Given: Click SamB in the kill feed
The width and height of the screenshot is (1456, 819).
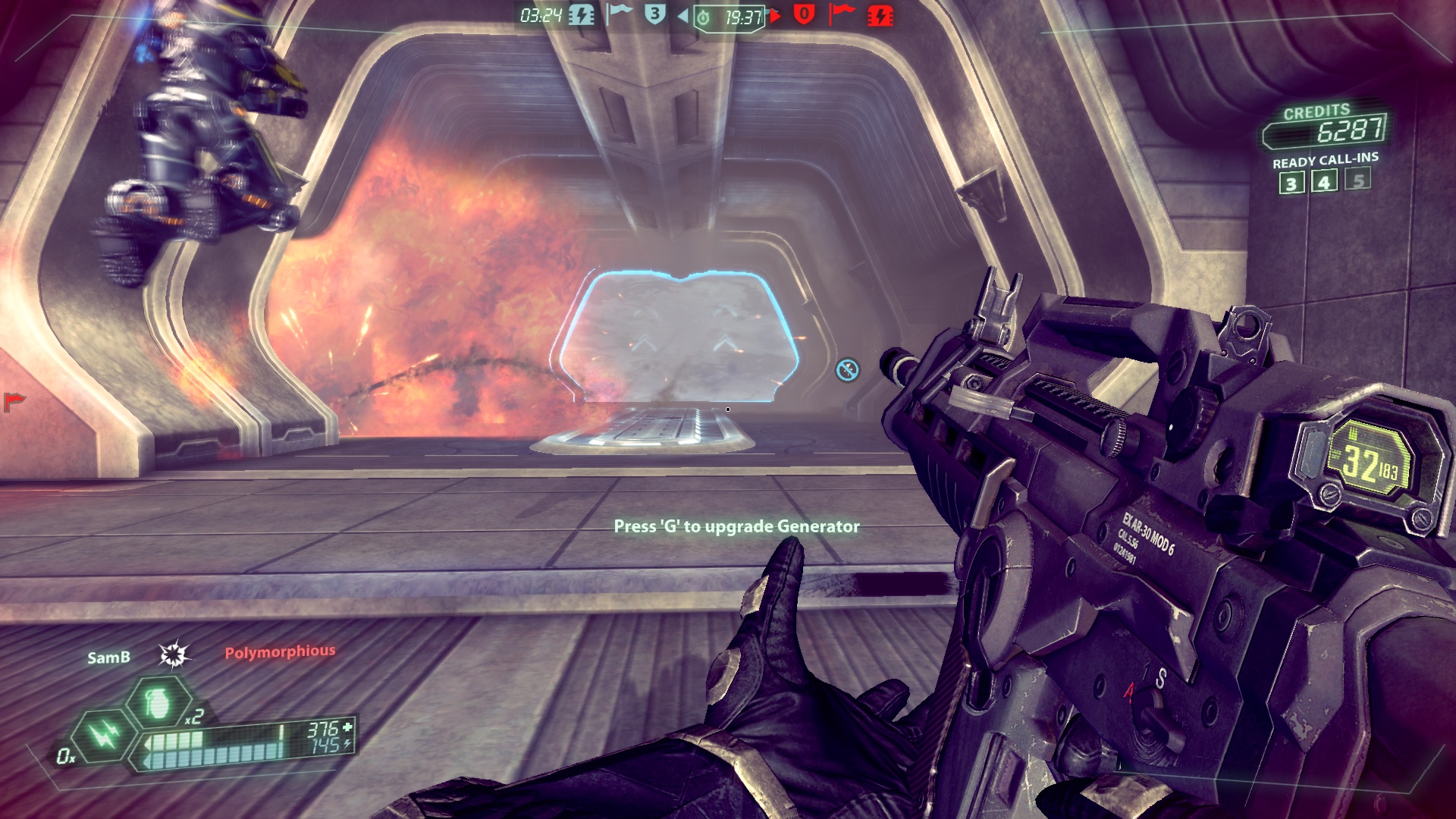Looking at the screenshot, I should point(108,657).
